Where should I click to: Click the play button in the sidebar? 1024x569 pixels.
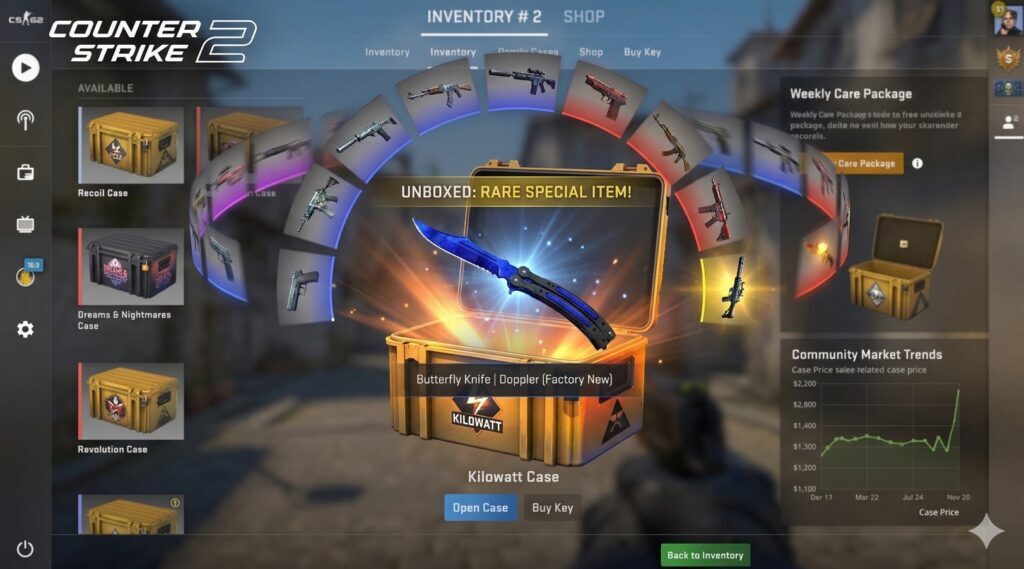click(26, 68)
